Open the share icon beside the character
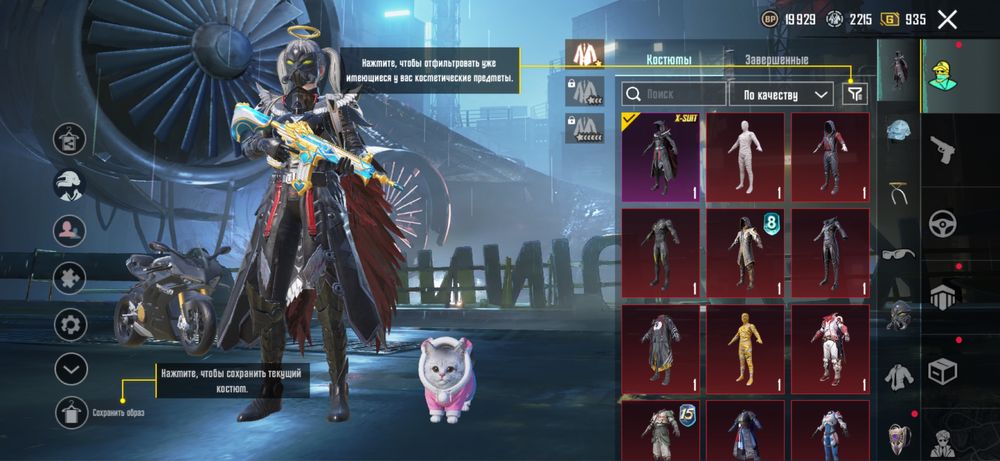Image resolution: width=1000 pixels, height=461 pixels. [71, 138]
